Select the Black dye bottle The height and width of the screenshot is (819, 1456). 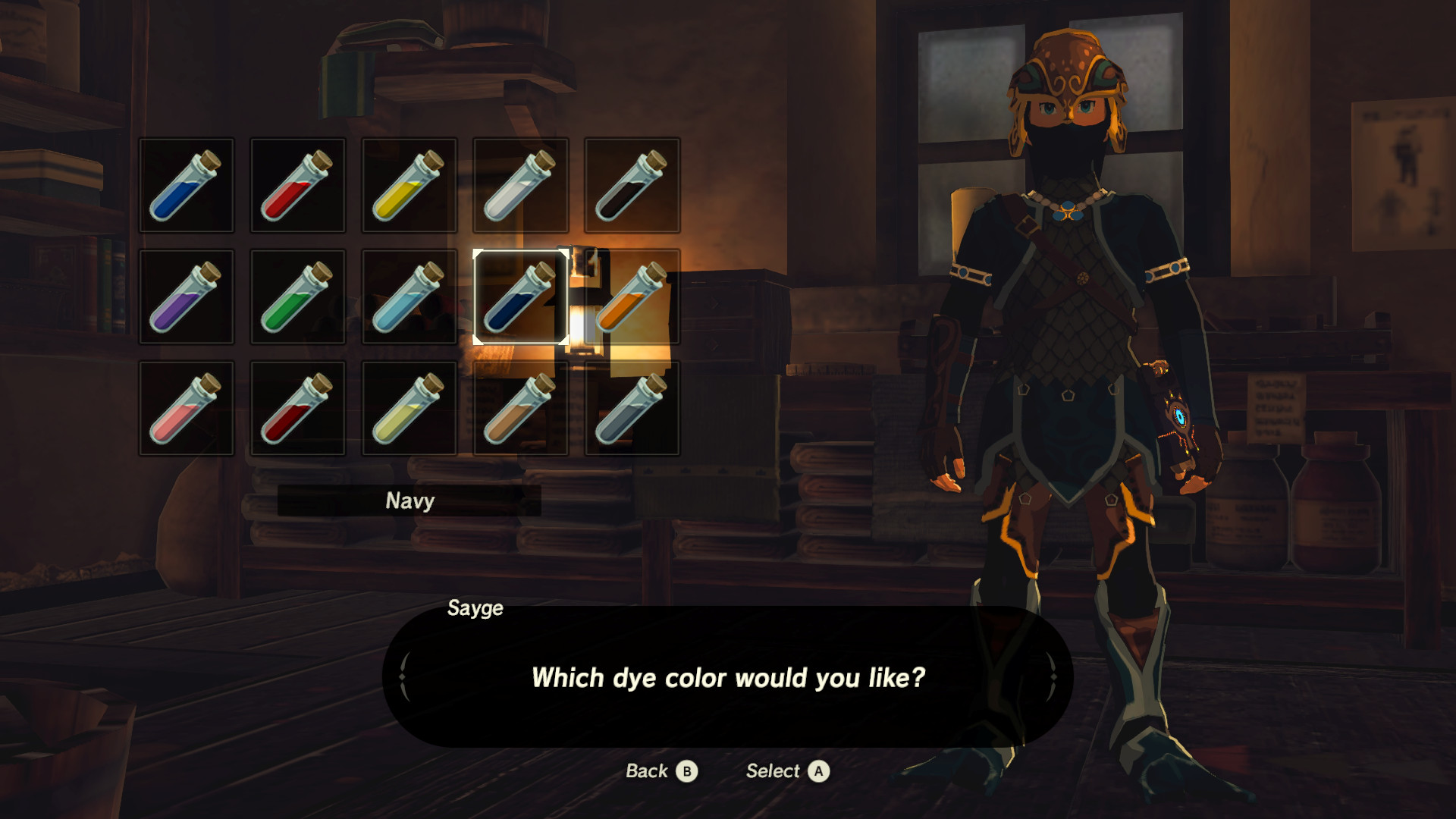point(632,184)
